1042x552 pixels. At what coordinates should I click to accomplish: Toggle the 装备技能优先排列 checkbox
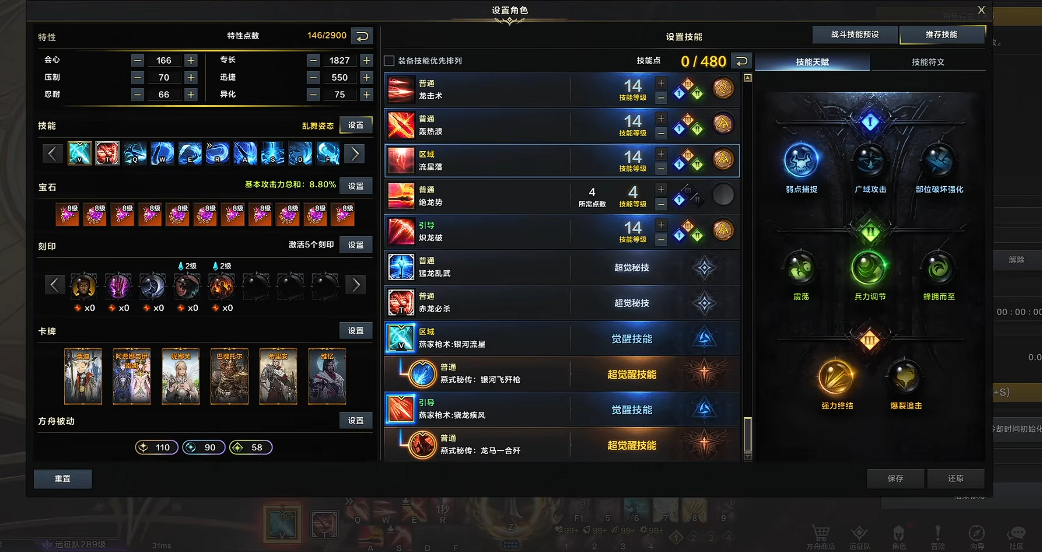(390, 61)
